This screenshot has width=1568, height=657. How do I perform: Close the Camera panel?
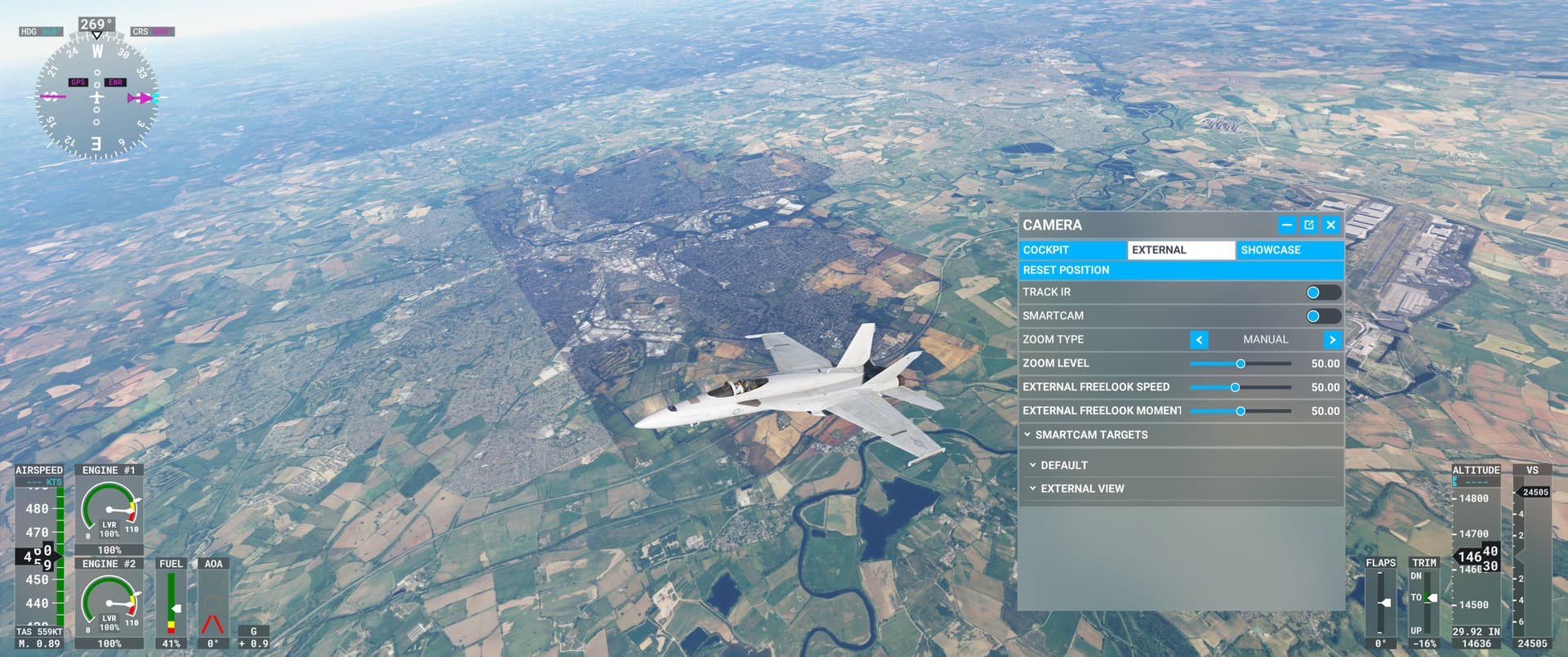1331,225
